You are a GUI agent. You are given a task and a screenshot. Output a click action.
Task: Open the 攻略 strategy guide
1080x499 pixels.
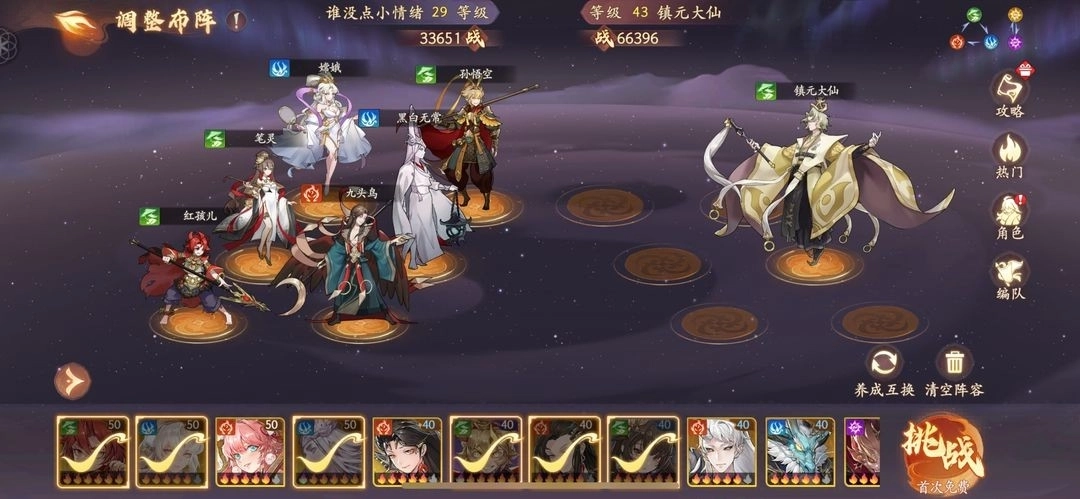point(1010,93)
